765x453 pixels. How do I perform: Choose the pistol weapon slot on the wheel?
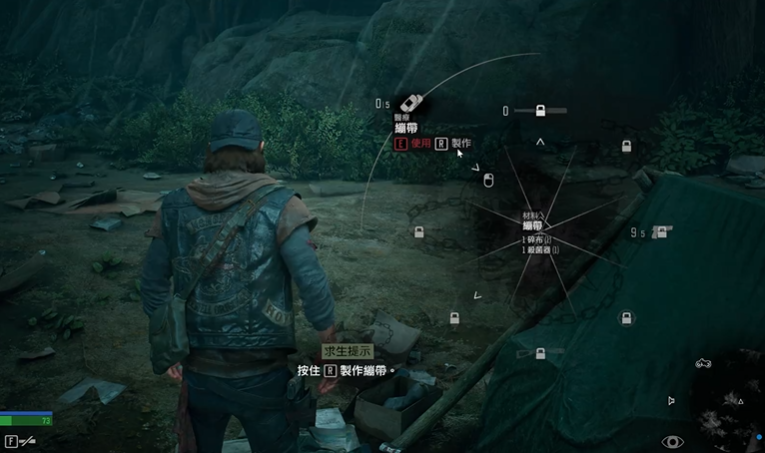pos(661,232)
